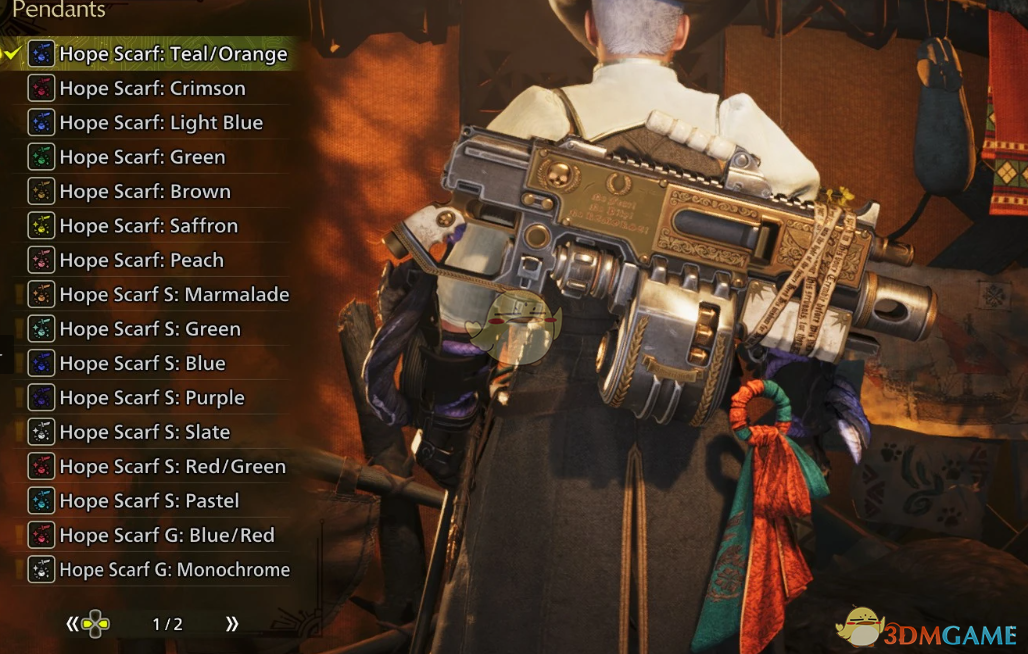Equip the Hope Scarf: Green pendant
The height and width of the screenshot is (654, 1028).
coord(142,157)
